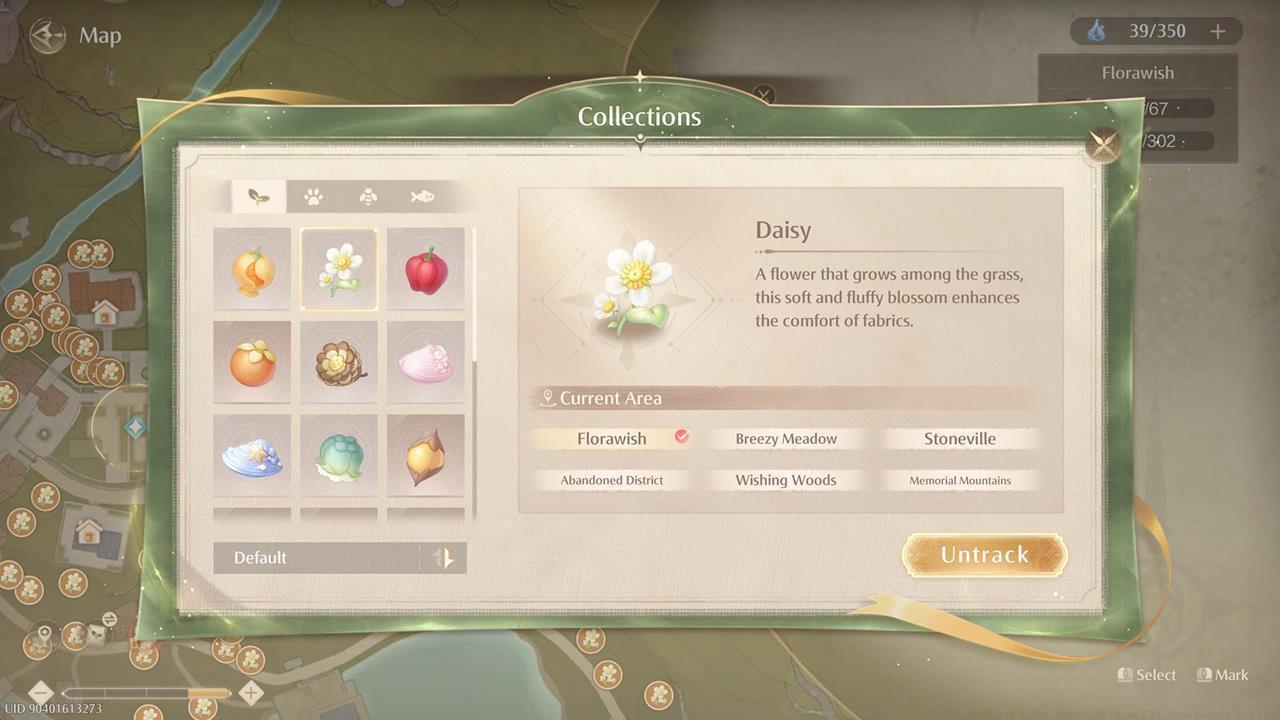
Task: Select the pink fluffy flower item
Action: [x=426, y=362]
